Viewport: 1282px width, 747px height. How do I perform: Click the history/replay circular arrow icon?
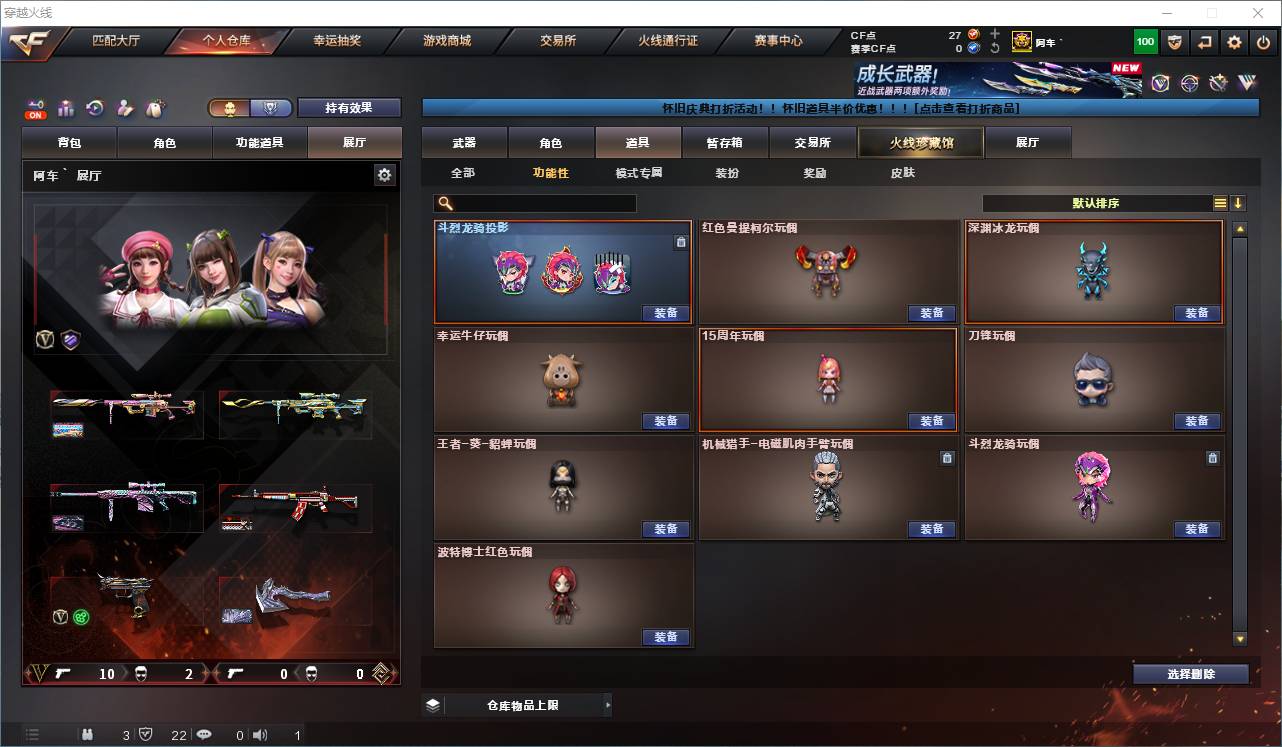coord(94,107)
